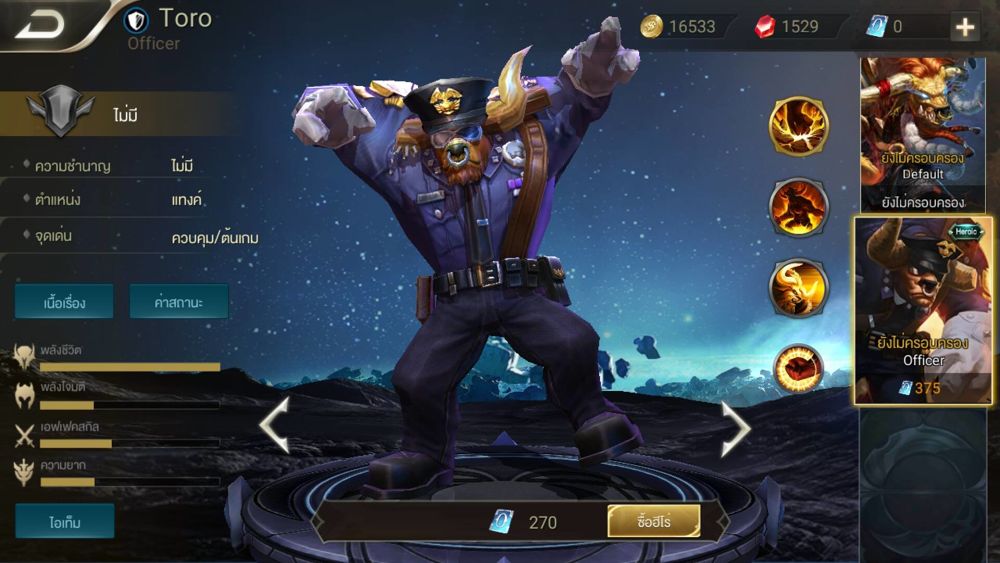
Task: Open the ค่าสถานะ stats button
Action: 179,301
